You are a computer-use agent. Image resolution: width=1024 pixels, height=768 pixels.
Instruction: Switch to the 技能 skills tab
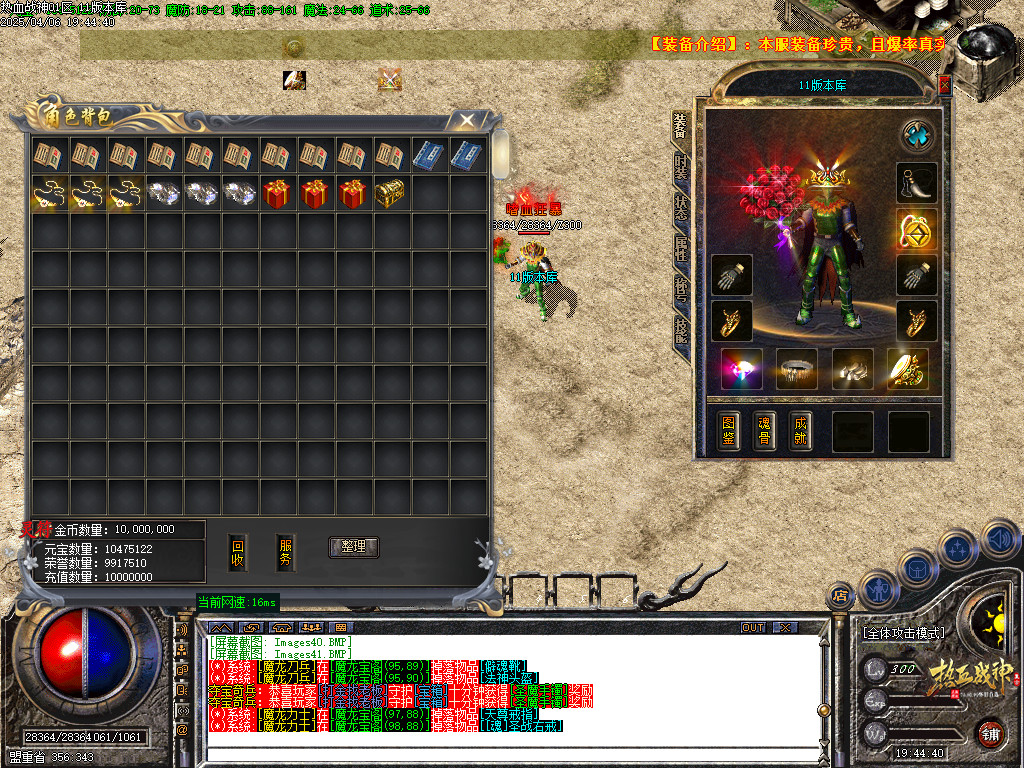[x=681, y=331]
